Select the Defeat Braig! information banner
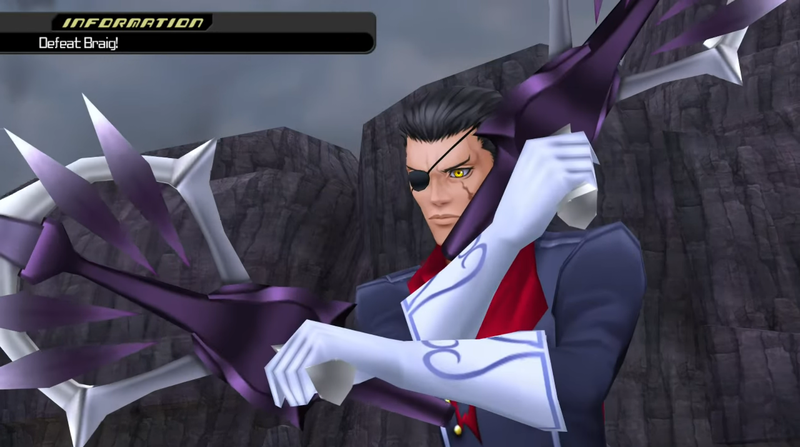 [x=186, y=41]
